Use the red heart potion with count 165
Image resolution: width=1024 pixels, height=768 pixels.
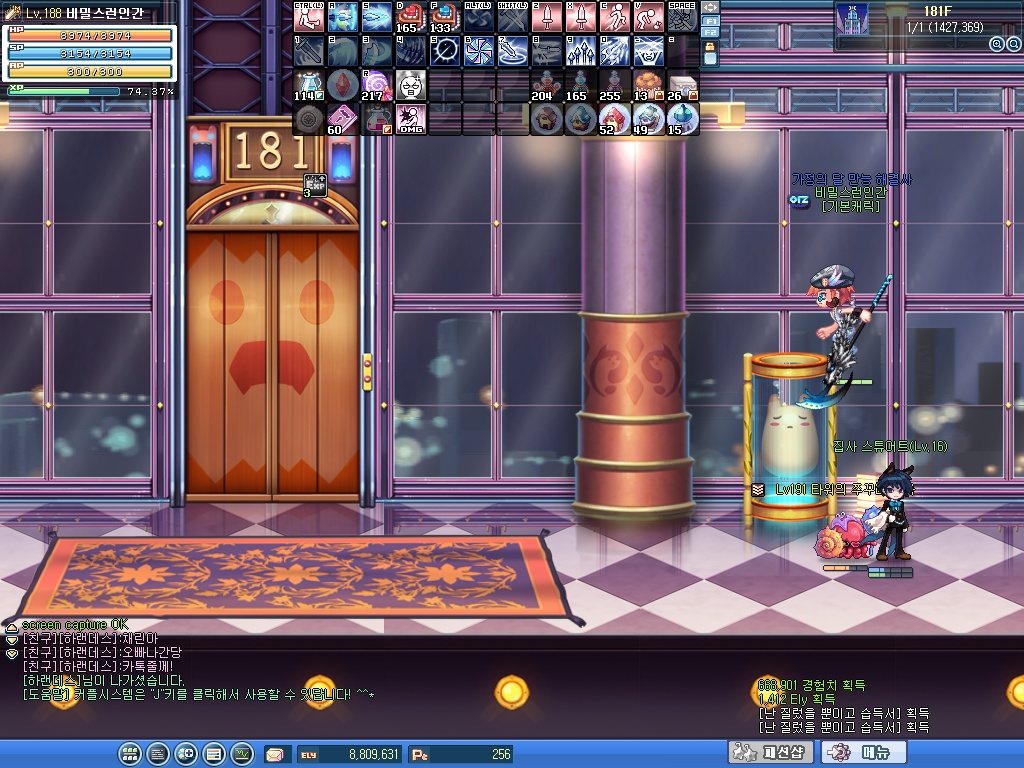(x=411, y=17)
